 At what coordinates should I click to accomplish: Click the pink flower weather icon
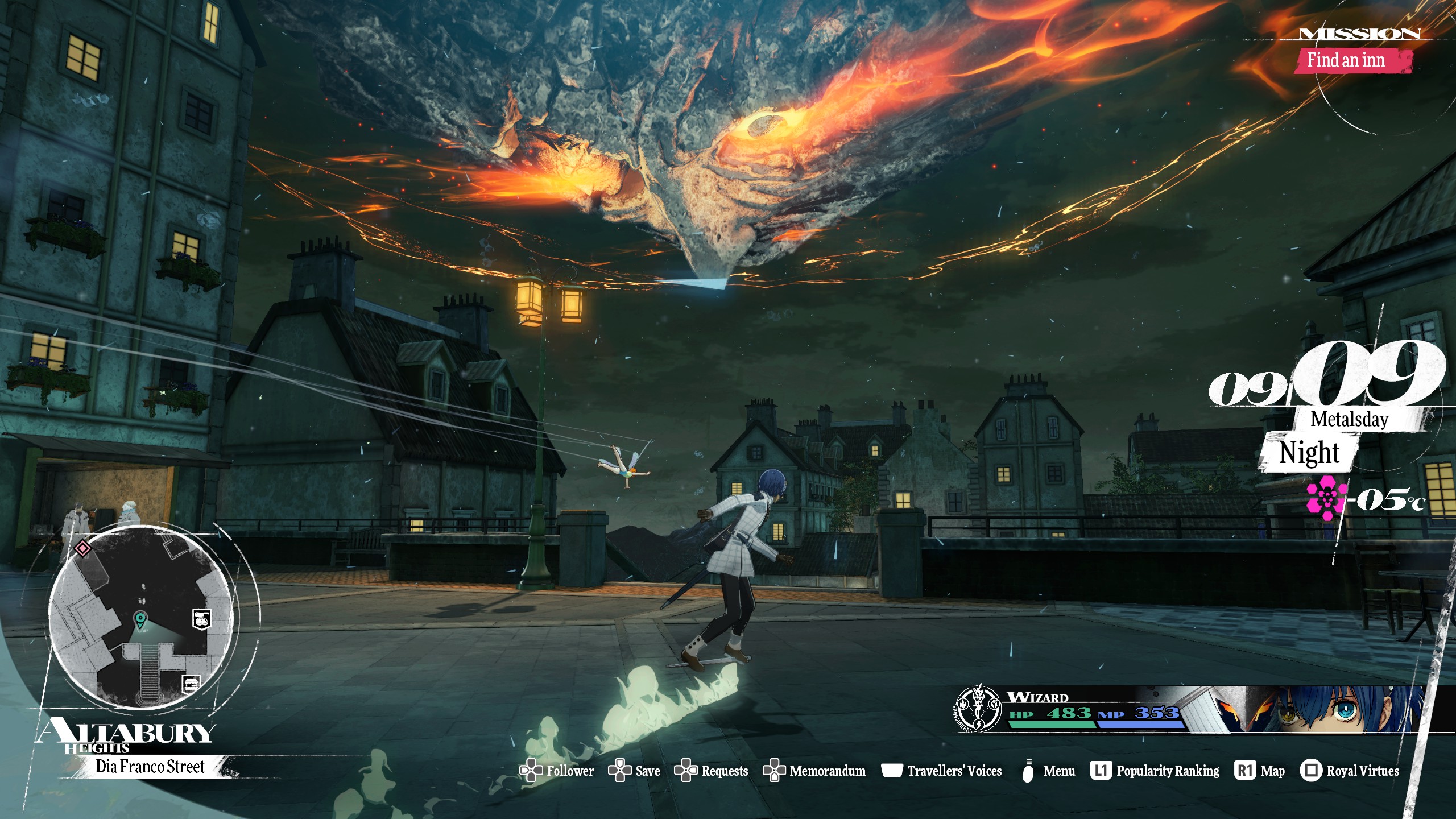tap(1325, 498)
